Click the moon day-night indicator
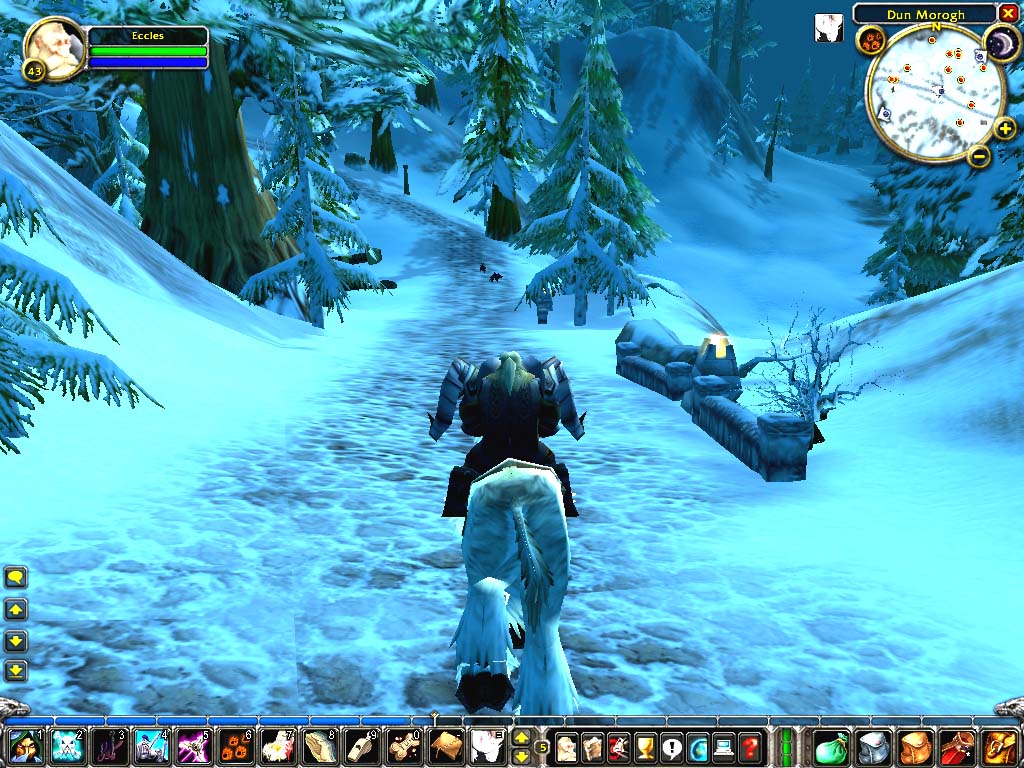The width and height of the screenshot is (1024, 768). click(x=1000, y=43)
